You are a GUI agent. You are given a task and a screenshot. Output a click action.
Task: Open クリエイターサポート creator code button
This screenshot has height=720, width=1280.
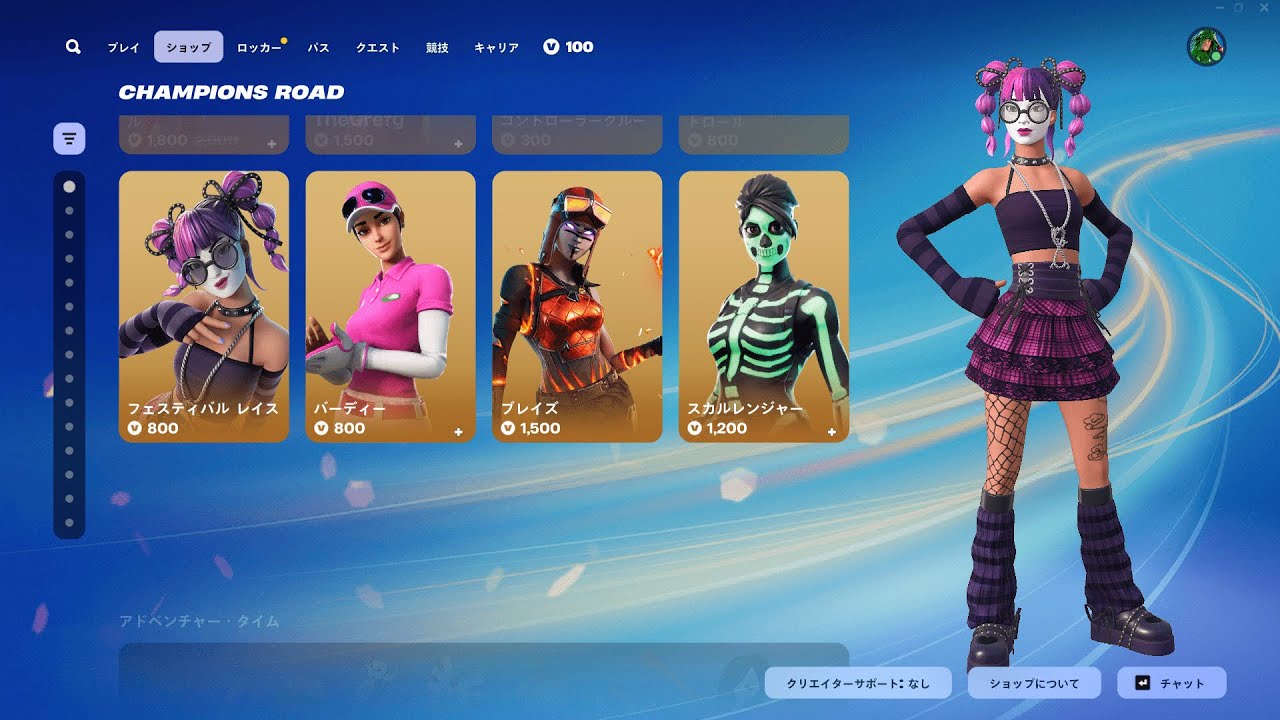858,683
